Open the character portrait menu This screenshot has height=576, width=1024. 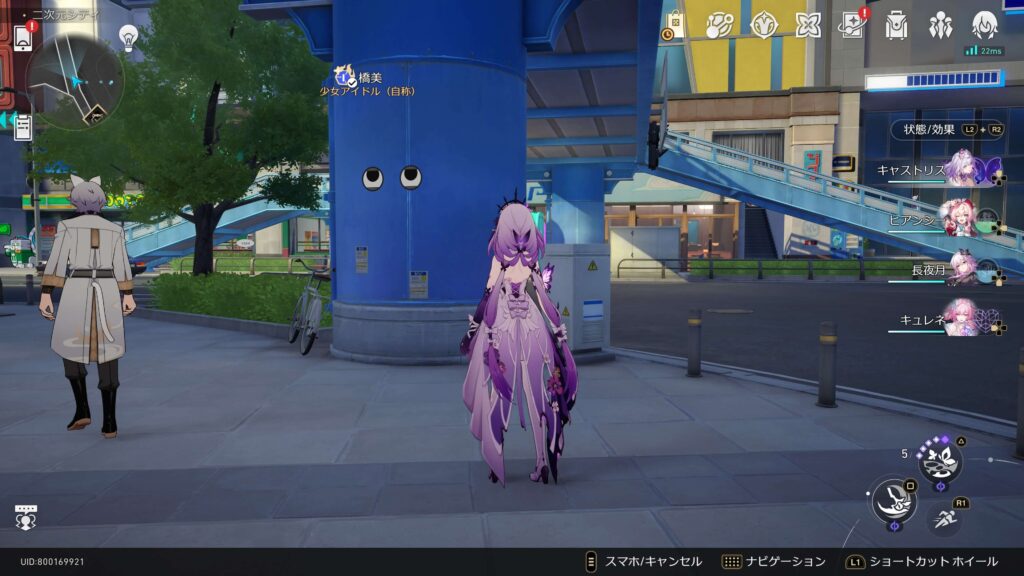pyautogui.click(x=985, y=26)
